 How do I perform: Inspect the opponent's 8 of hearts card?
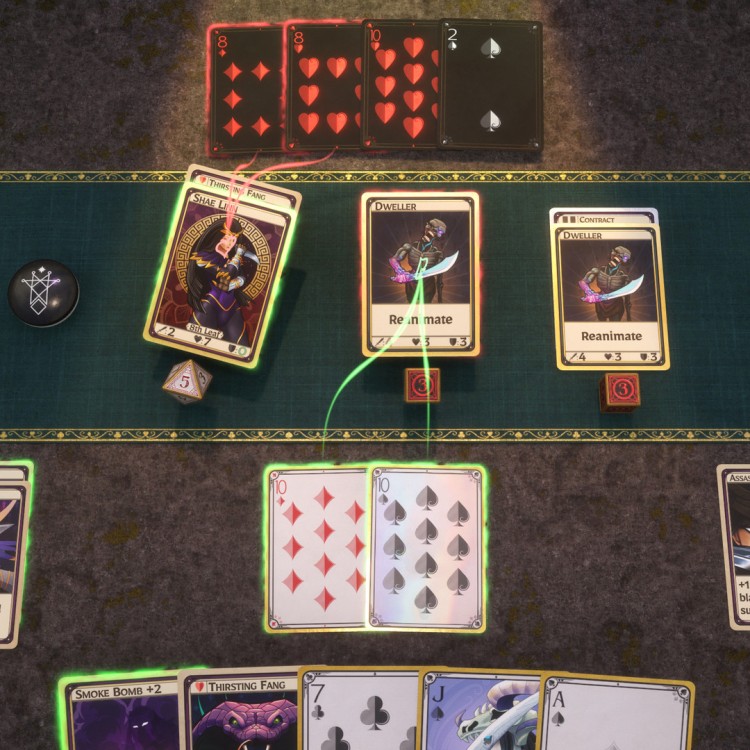[323, 90]
